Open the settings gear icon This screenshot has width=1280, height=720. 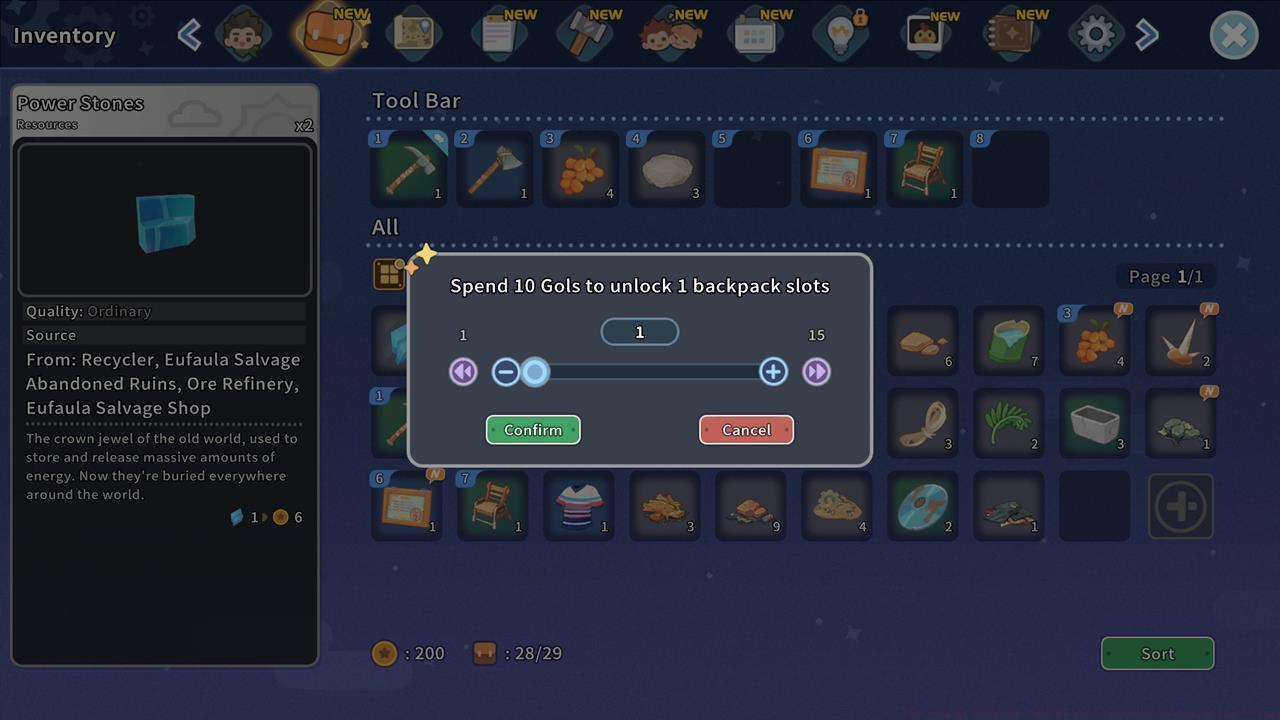click(x=1095, y=33)
